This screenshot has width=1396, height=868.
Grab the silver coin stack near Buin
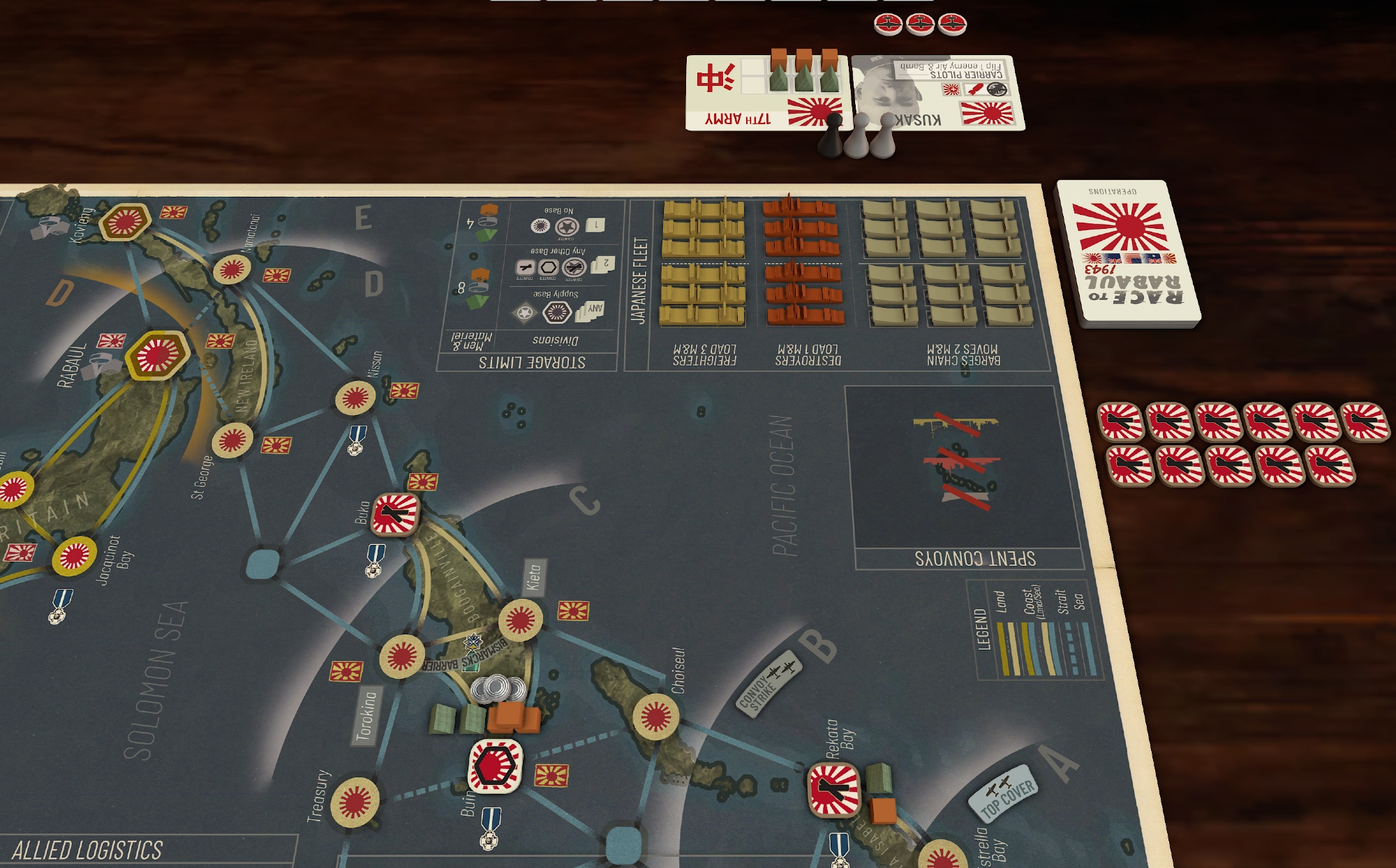tap(498, 689)
